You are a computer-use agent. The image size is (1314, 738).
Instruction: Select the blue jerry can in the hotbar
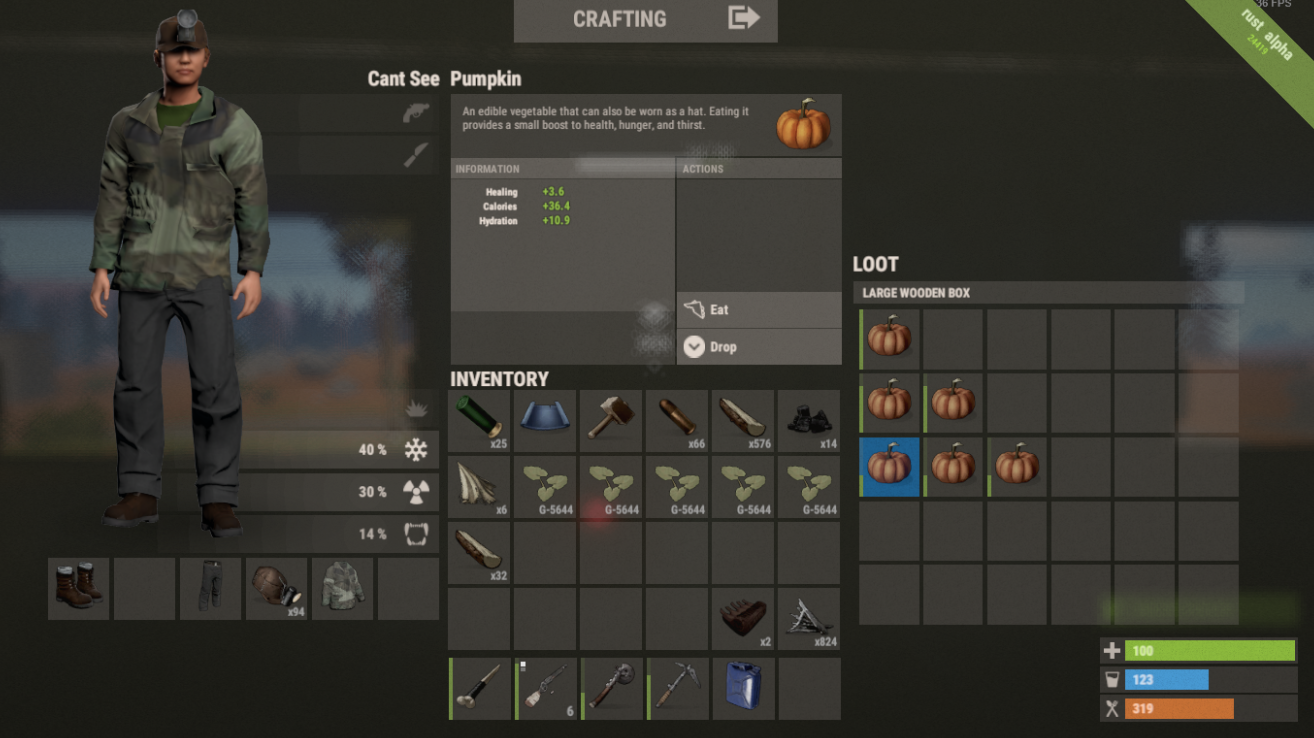tap(743, 688)
